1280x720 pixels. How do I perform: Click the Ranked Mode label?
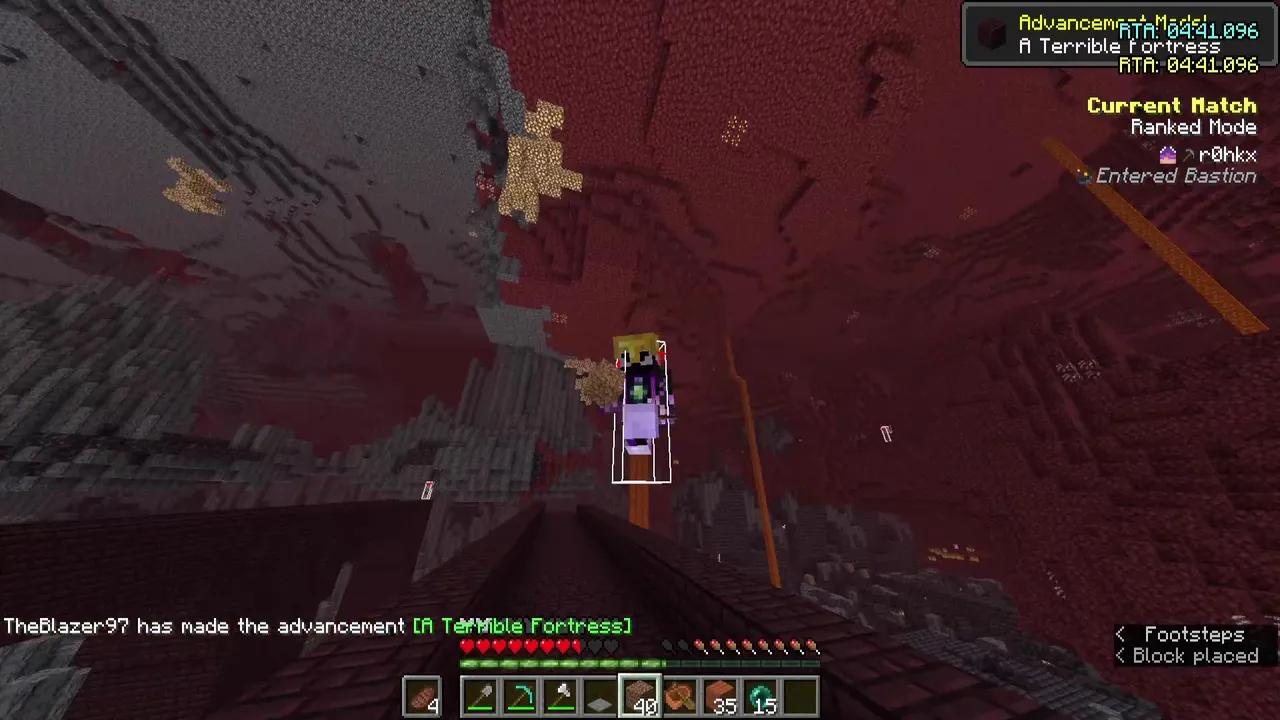pos(1193,127)
